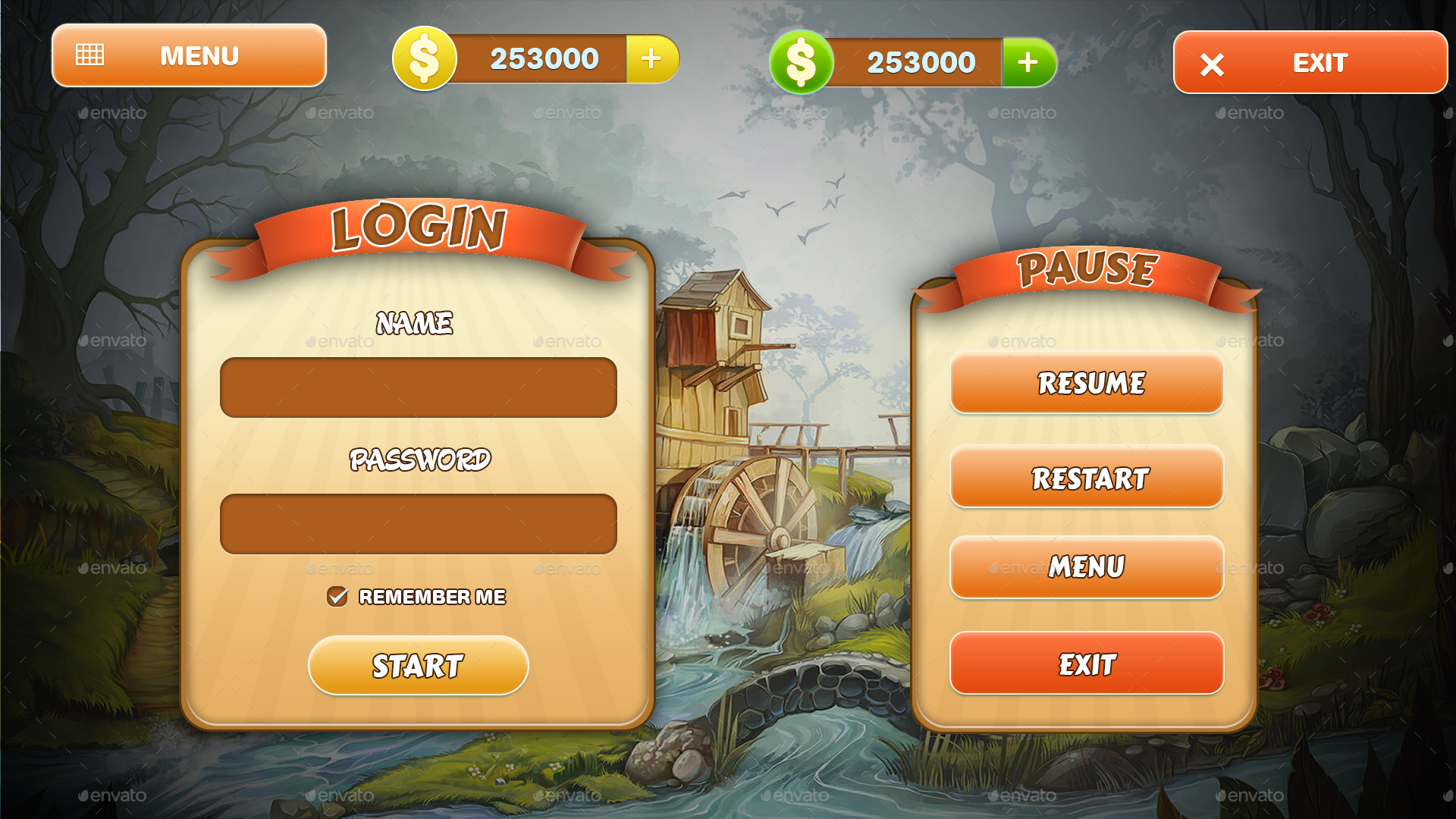Screen dimensions: 1456x819
Task: Select the green dollar coin icon
Action: (x=800, y=63)
